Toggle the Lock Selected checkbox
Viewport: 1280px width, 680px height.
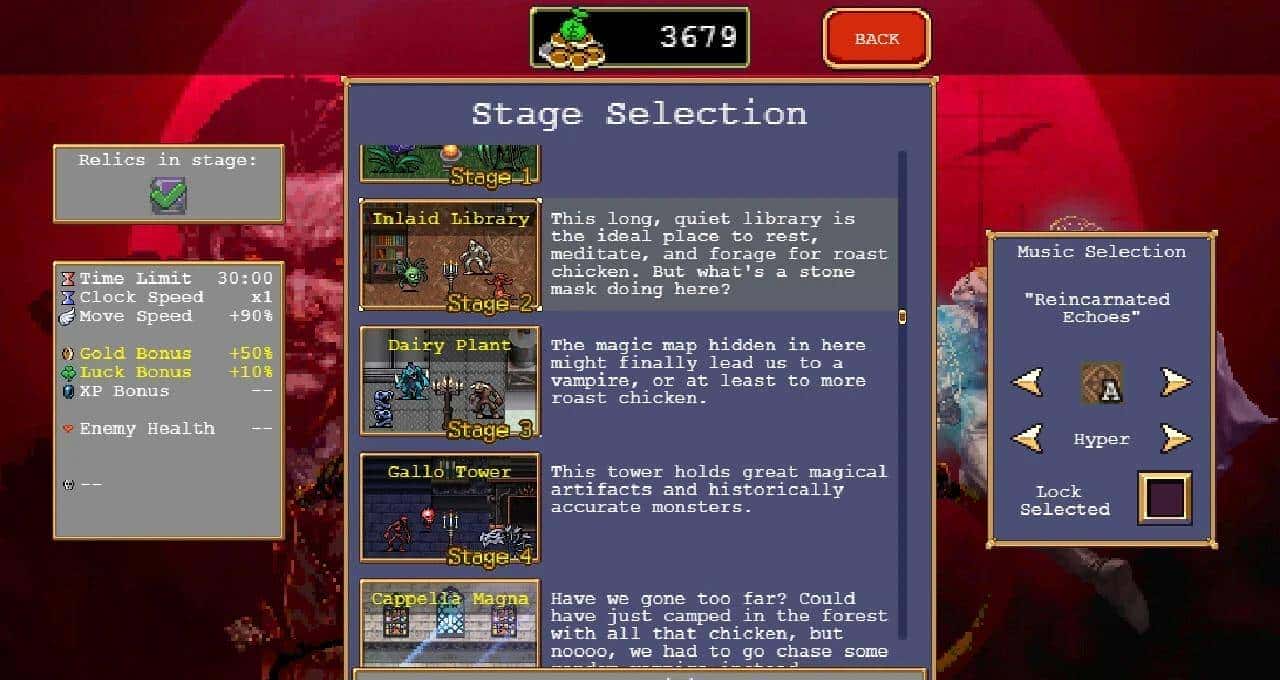coord(1165,498)
